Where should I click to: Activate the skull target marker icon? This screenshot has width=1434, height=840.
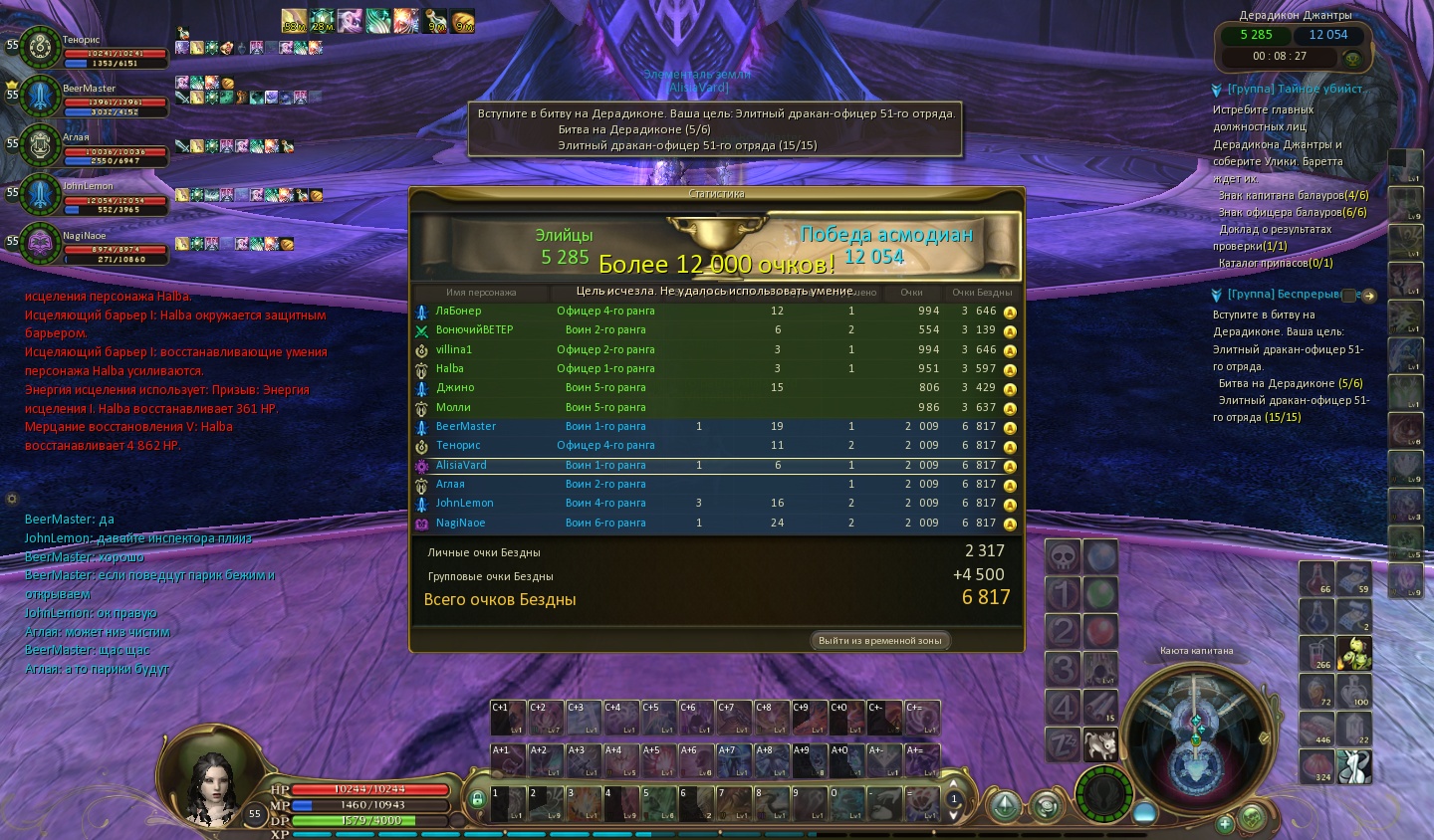coord(1063,557)
